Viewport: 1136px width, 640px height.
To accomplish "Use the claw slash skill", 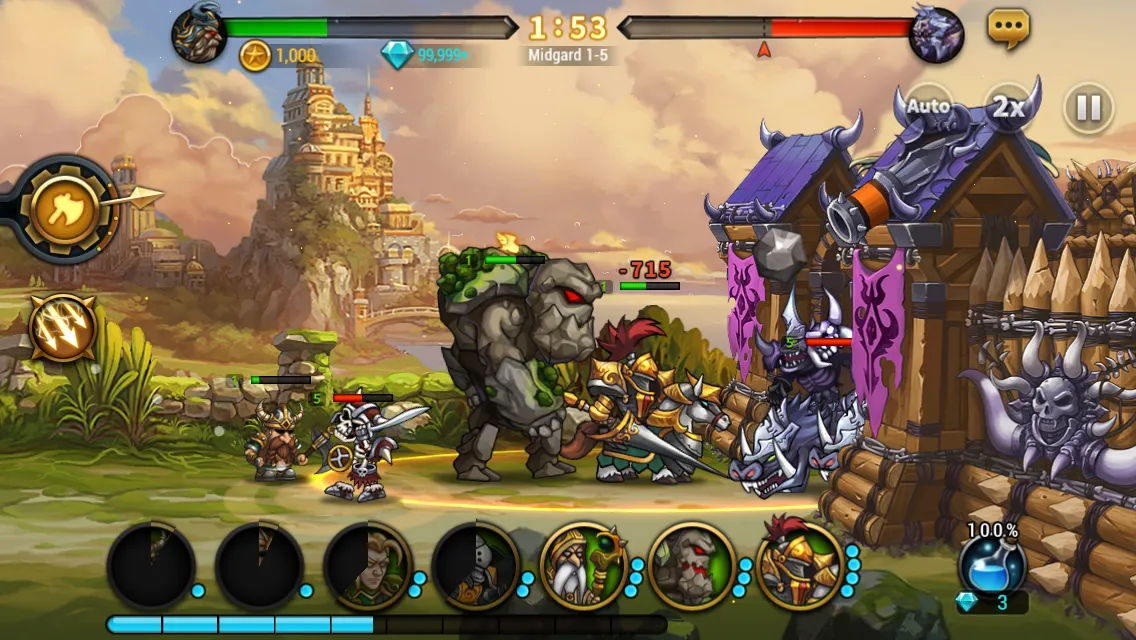I will tap(63, 327).
